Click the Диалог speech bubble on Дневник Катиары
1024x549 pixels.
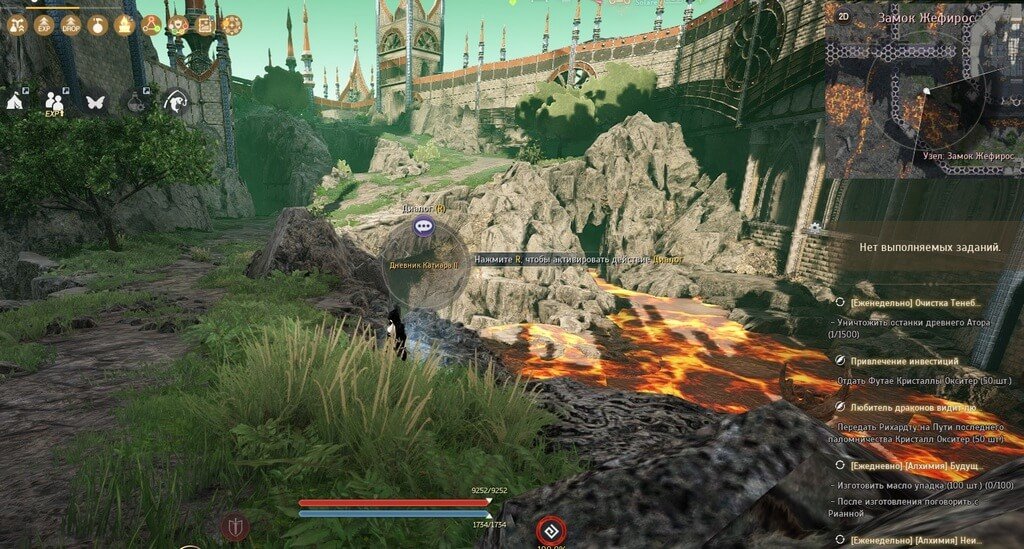pos(423,227)
